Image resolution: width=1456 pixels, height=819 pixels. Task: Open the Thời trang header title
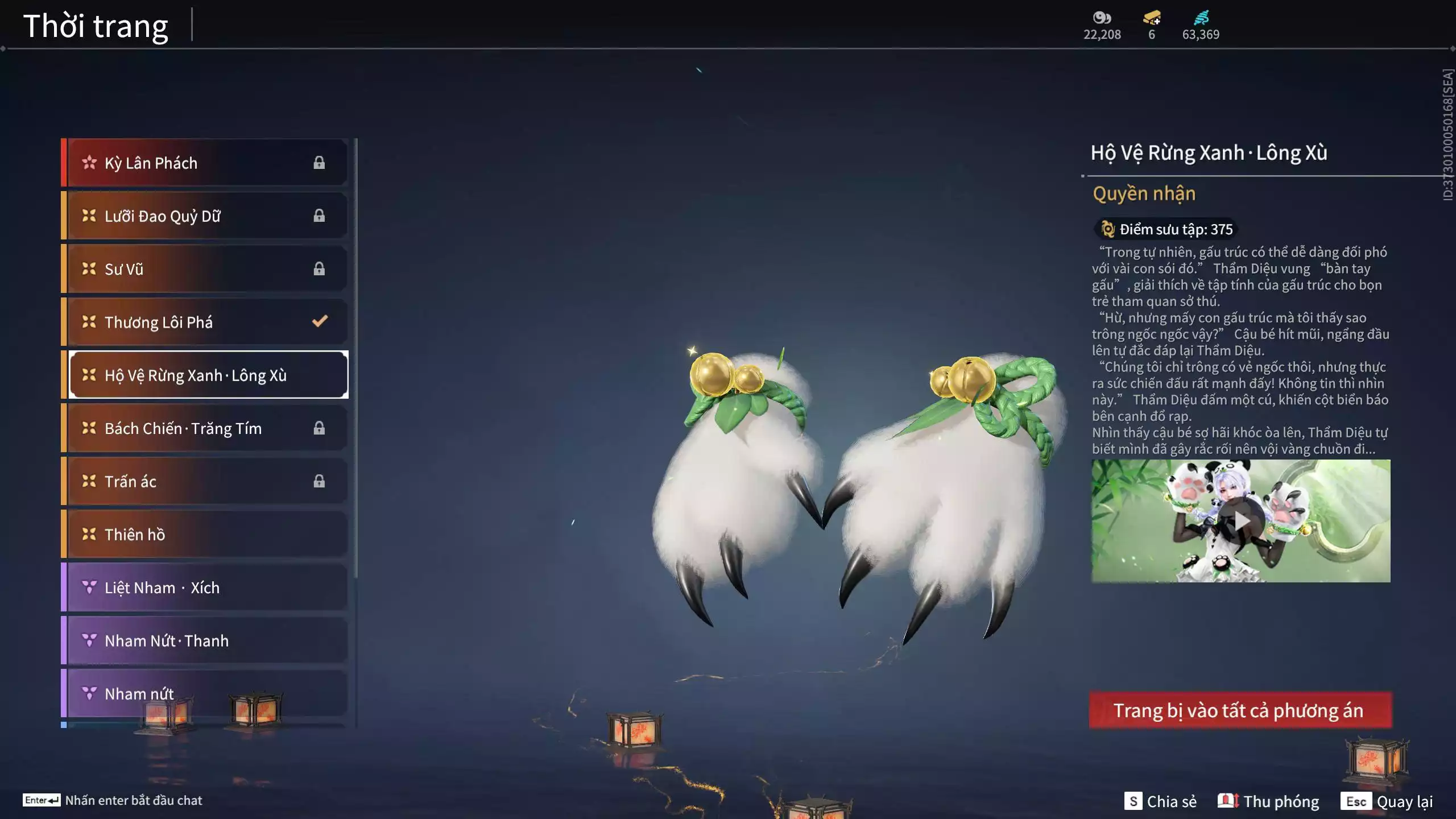pos(95,24)
